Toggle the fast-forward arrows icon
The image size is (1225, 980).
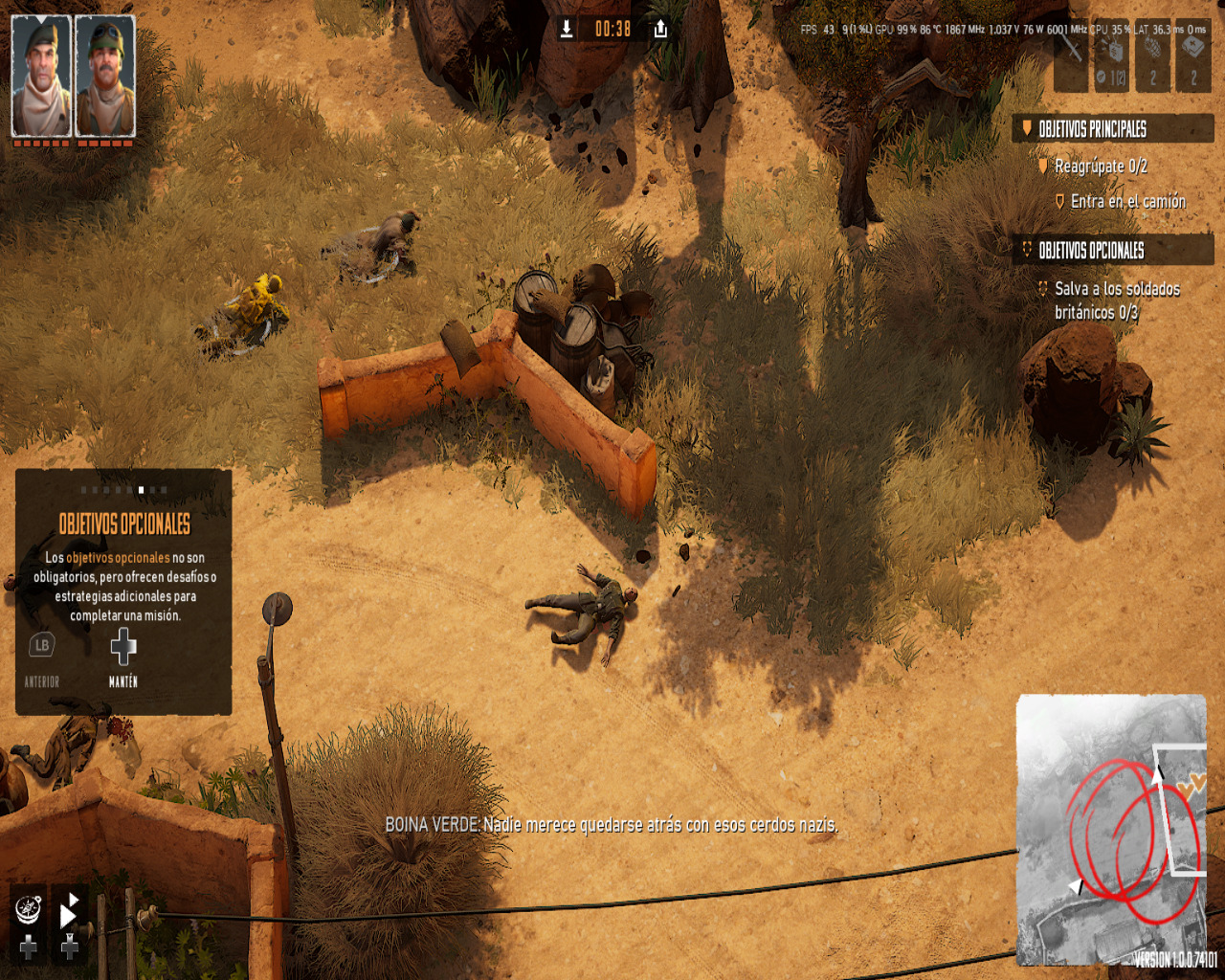(x=70, y=909)
